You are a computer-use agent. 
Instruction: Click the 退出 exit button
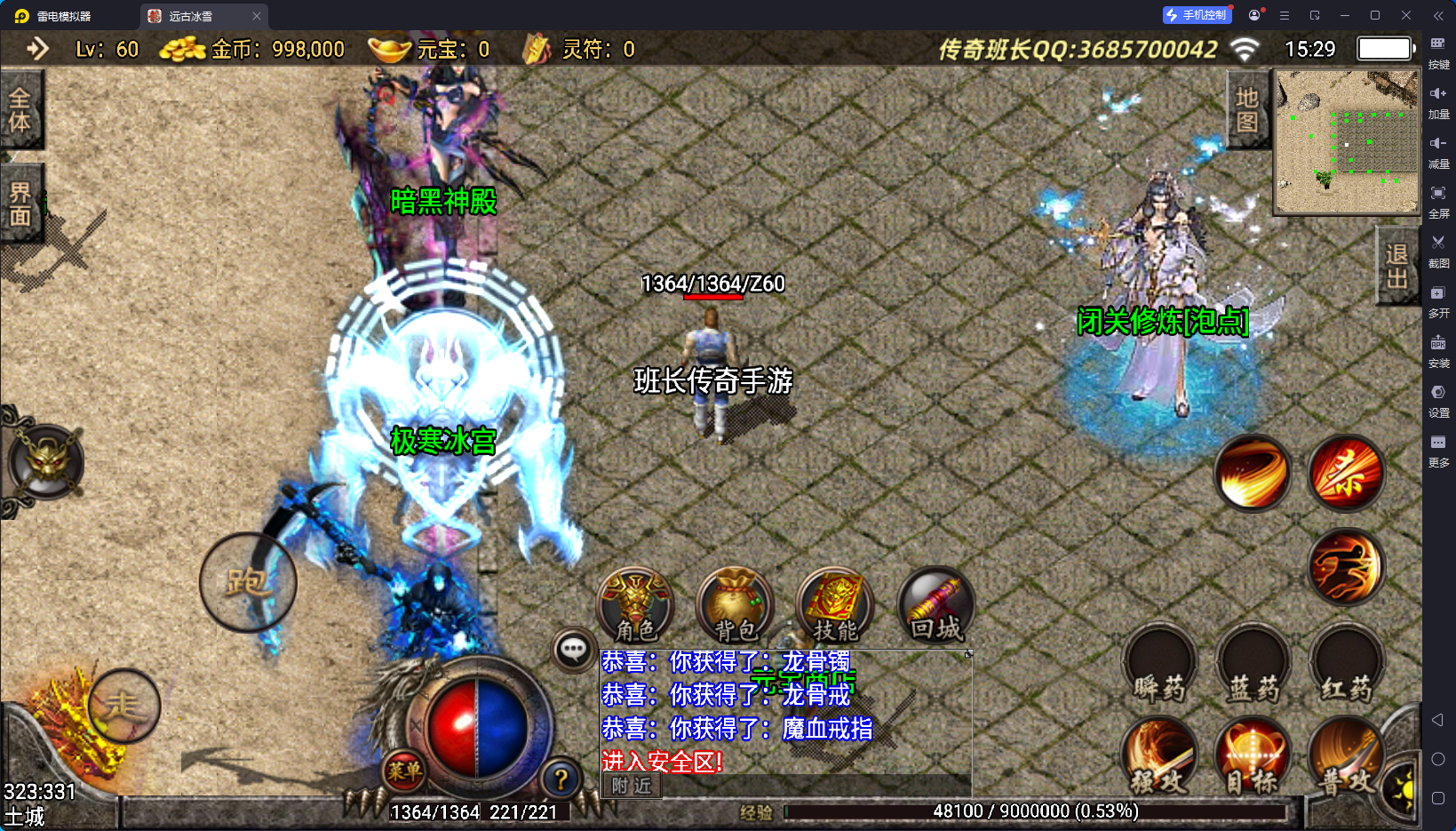[1396, 266]
